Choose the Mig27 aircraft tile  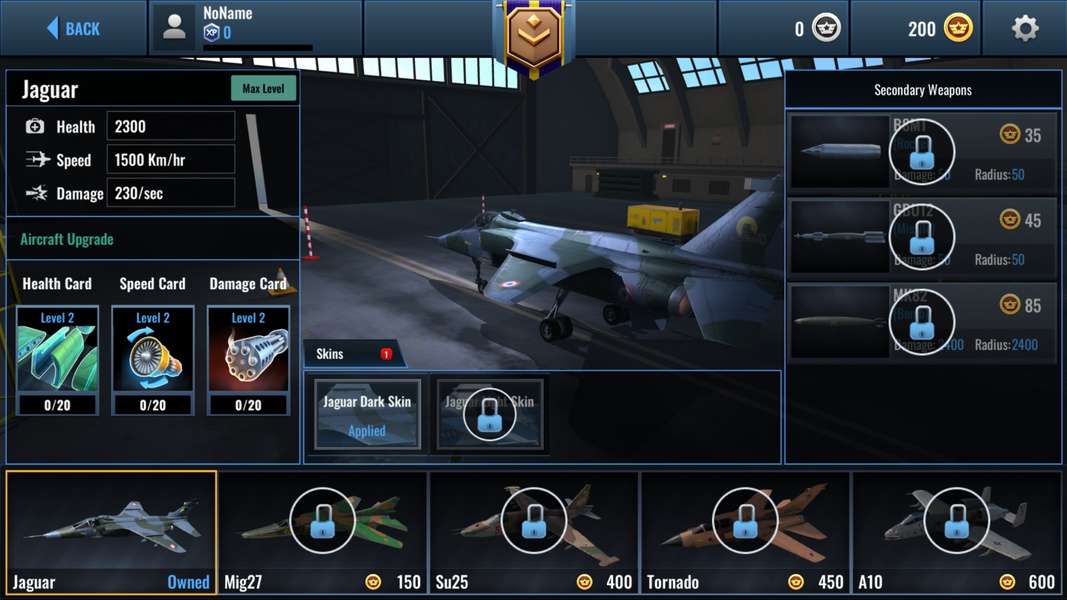[322, 533]
